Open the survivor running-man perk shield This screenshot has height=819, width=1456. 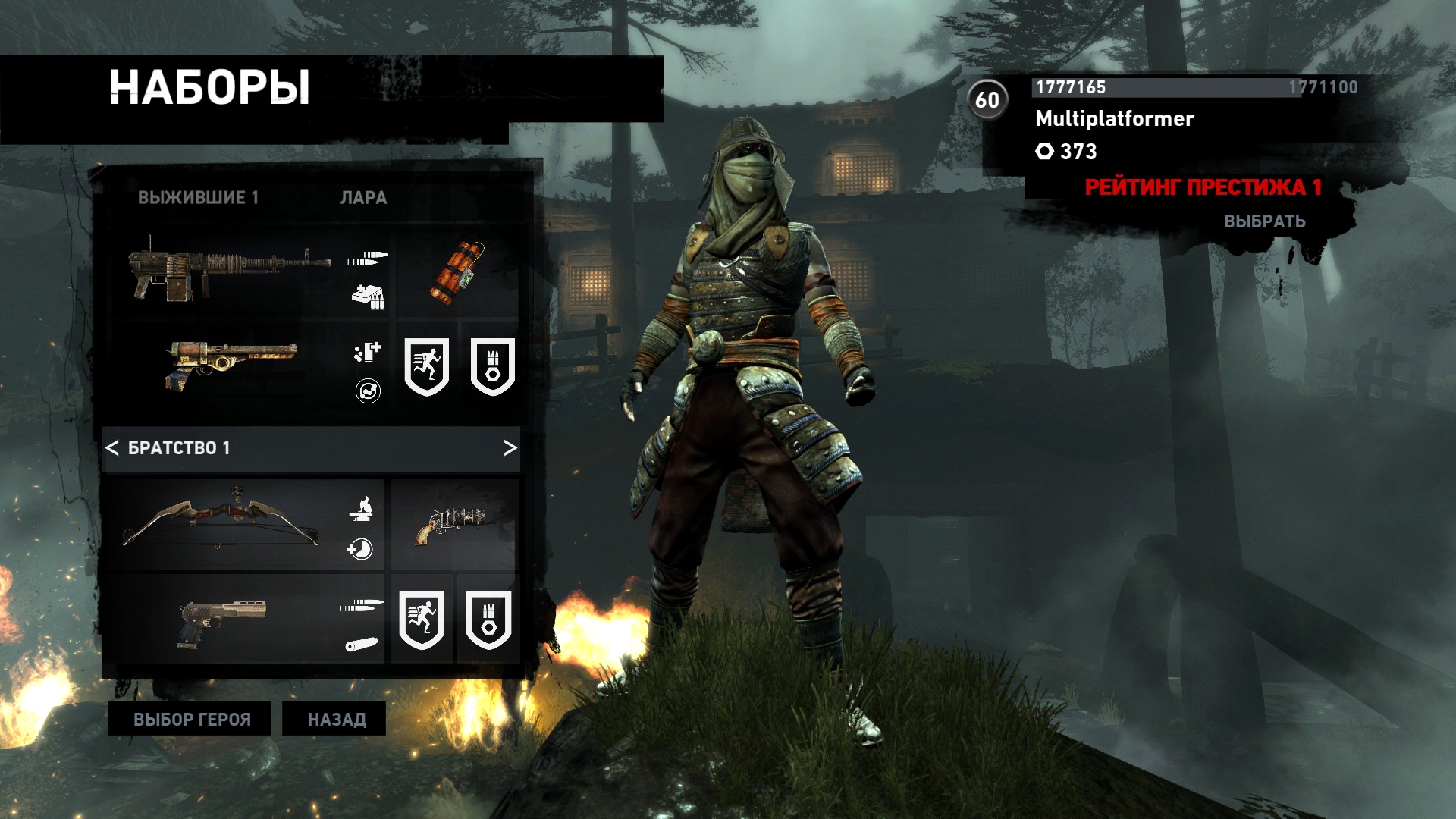[x=426, y=366]
